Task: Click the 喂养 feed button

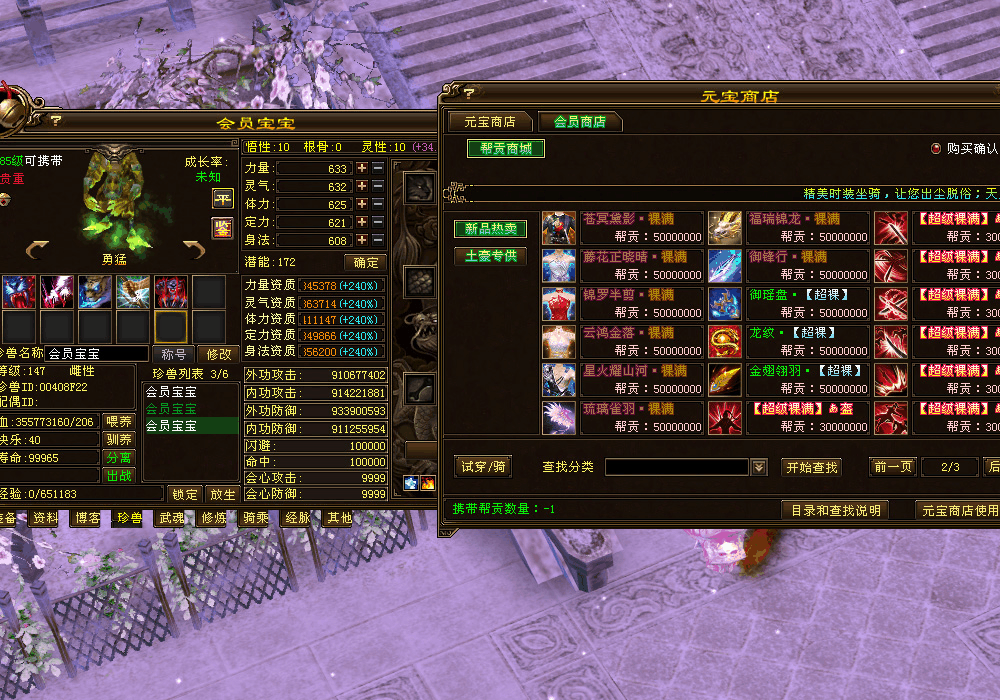Action: coord(118,422)
